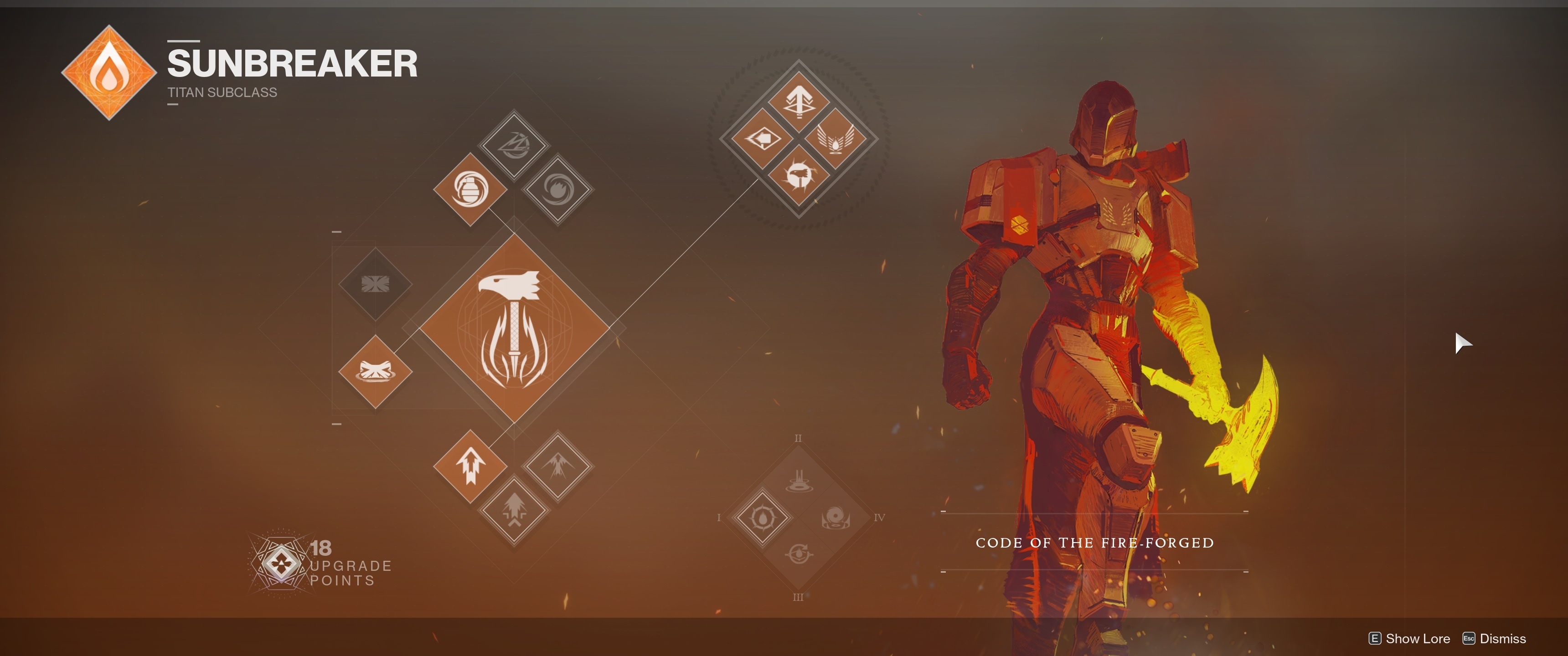Select the dimmed flame with circular arrow perk
This screenshot has height=656, width=1568.
(x=798, y=554)
